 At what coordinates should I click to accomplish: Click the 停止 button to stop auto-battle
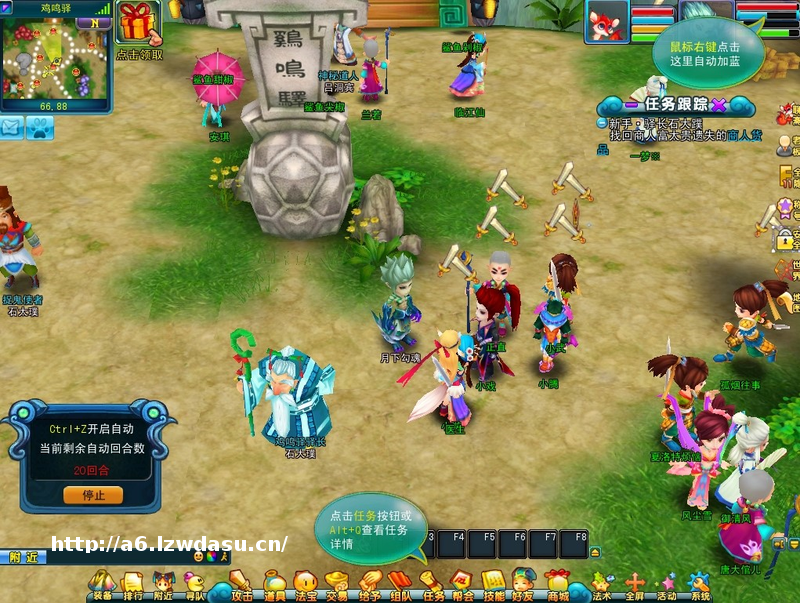(93, 495)
